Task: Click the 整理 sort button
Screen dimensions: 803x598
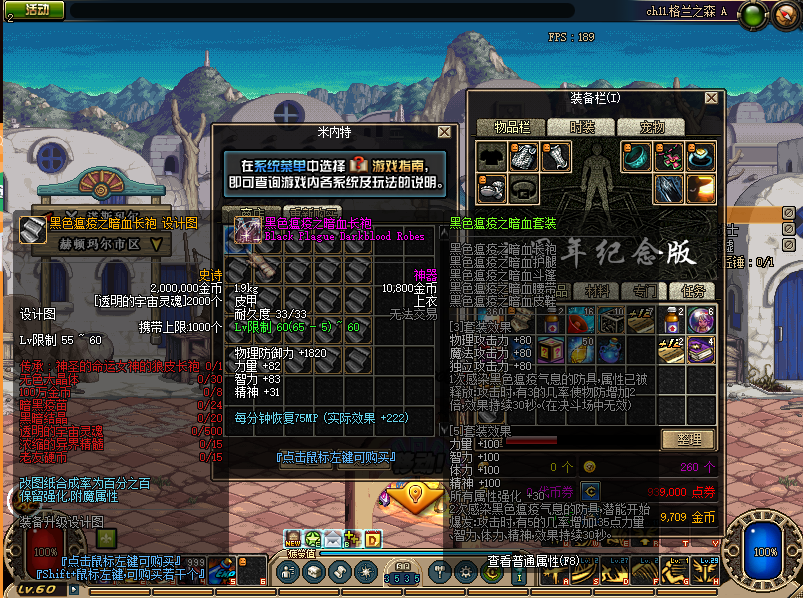Action: pyautogui.click(x=689, y=439)
